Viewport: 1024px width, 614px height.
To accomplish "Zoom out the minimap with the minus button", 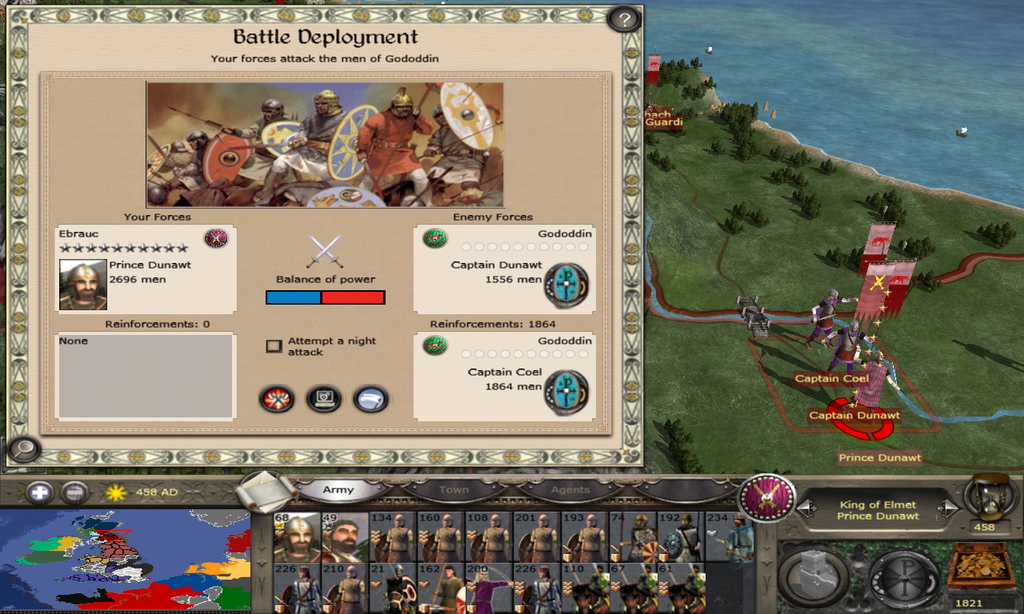I will (74, 492).
